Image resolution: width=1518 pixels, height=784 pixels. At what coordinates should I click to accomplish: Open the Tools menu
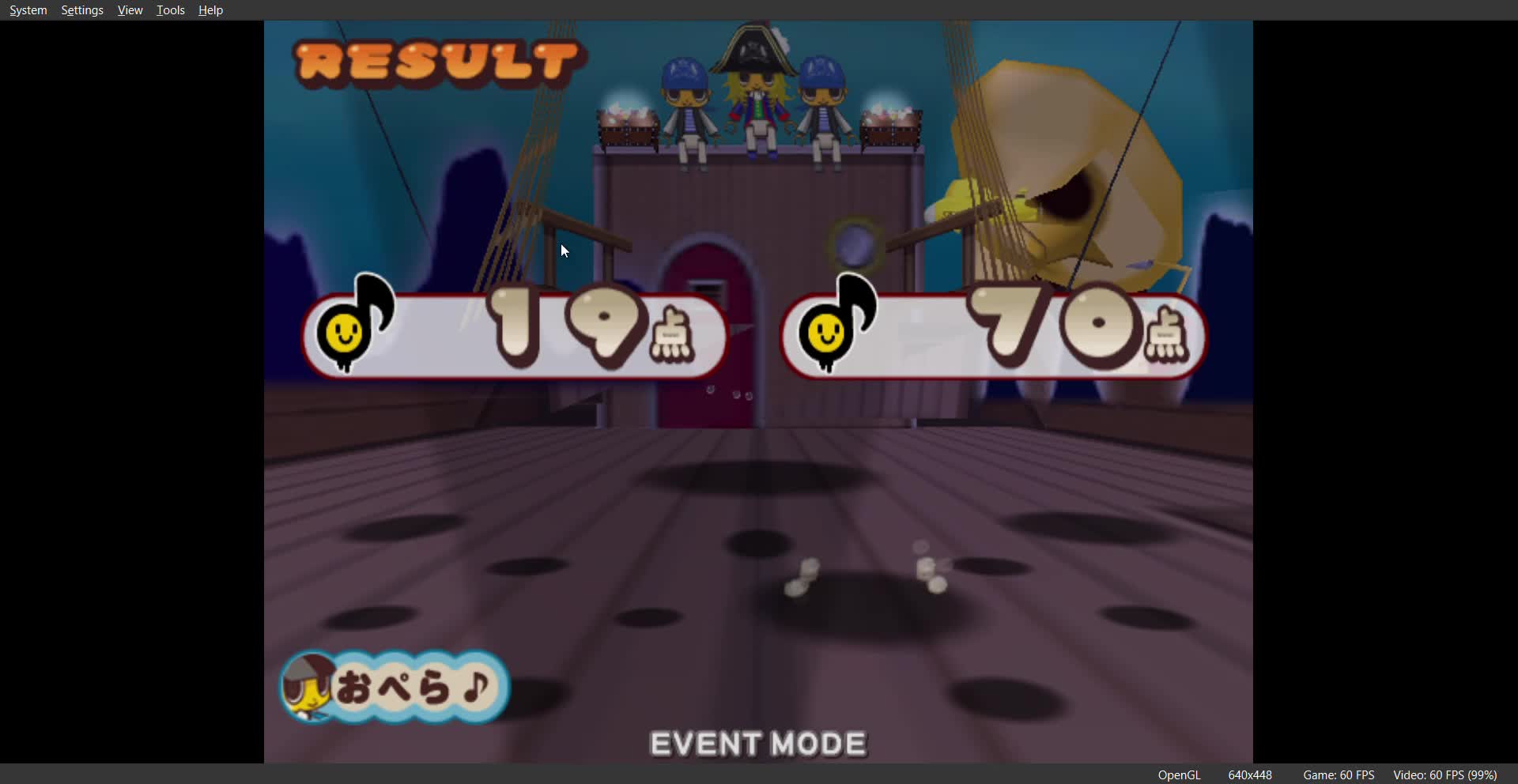(x=169, y=9)
